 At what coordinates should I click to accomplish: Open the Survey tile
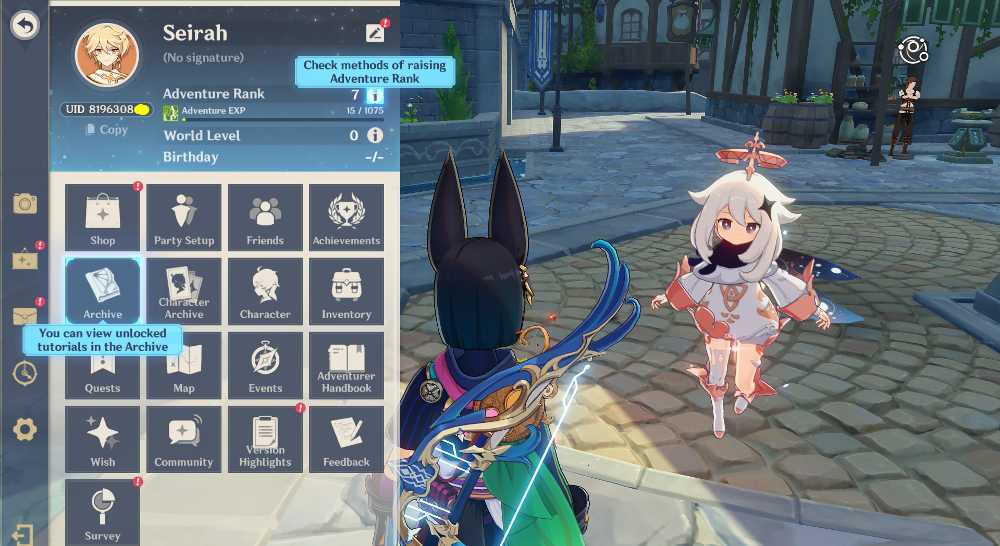(103, 511)
